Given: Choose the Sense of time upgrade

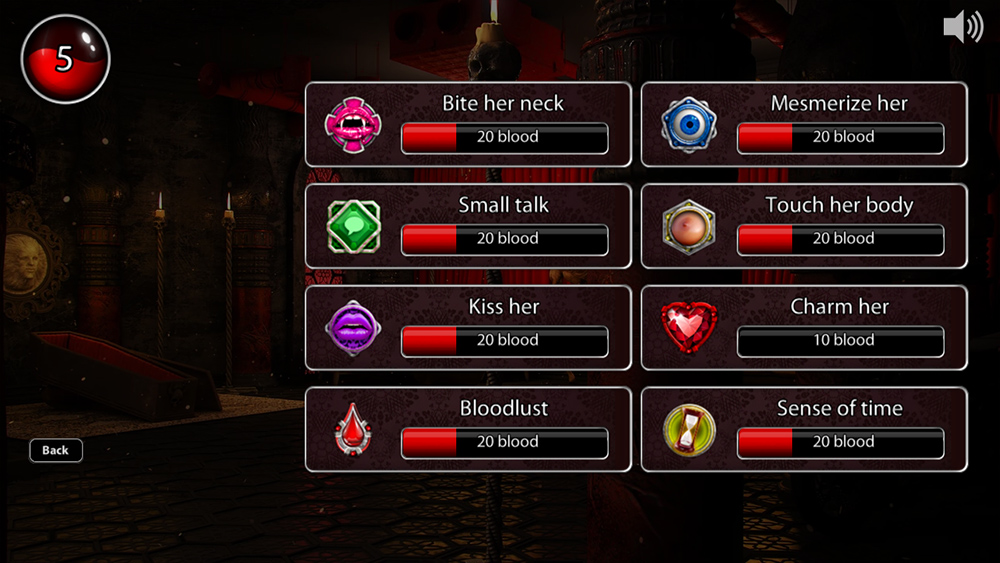Looking at the screenshot, I should coord(804,430).
